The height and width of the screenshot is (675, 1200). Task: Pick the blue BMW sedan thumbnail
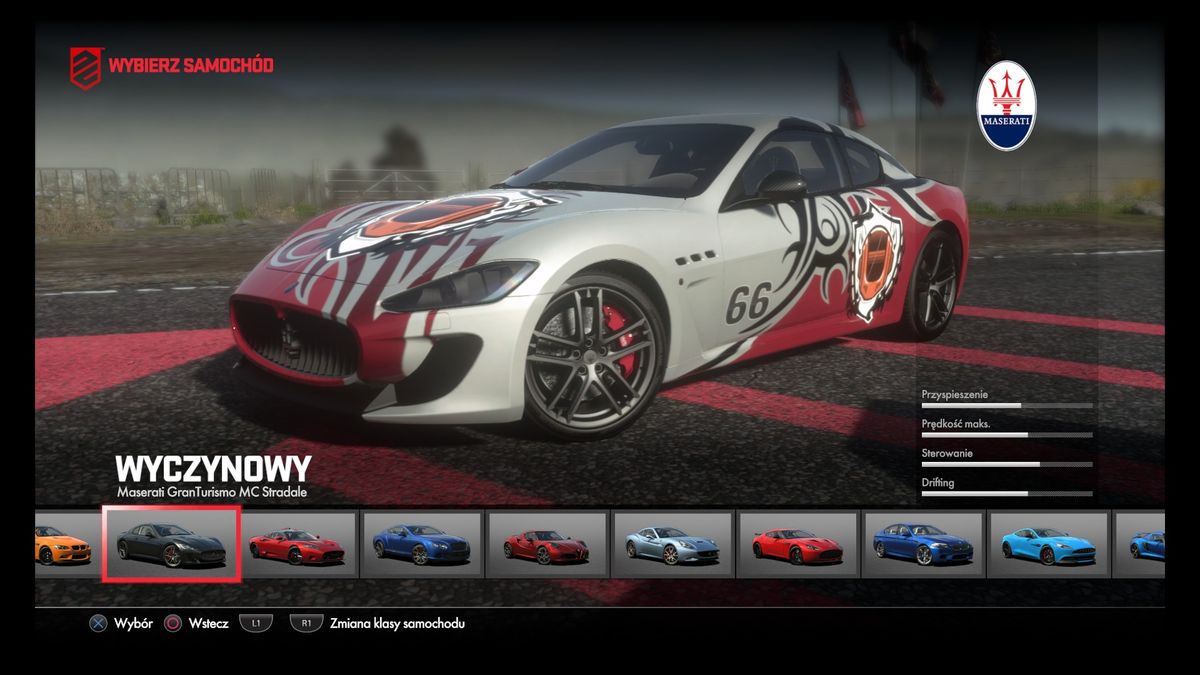922,545
